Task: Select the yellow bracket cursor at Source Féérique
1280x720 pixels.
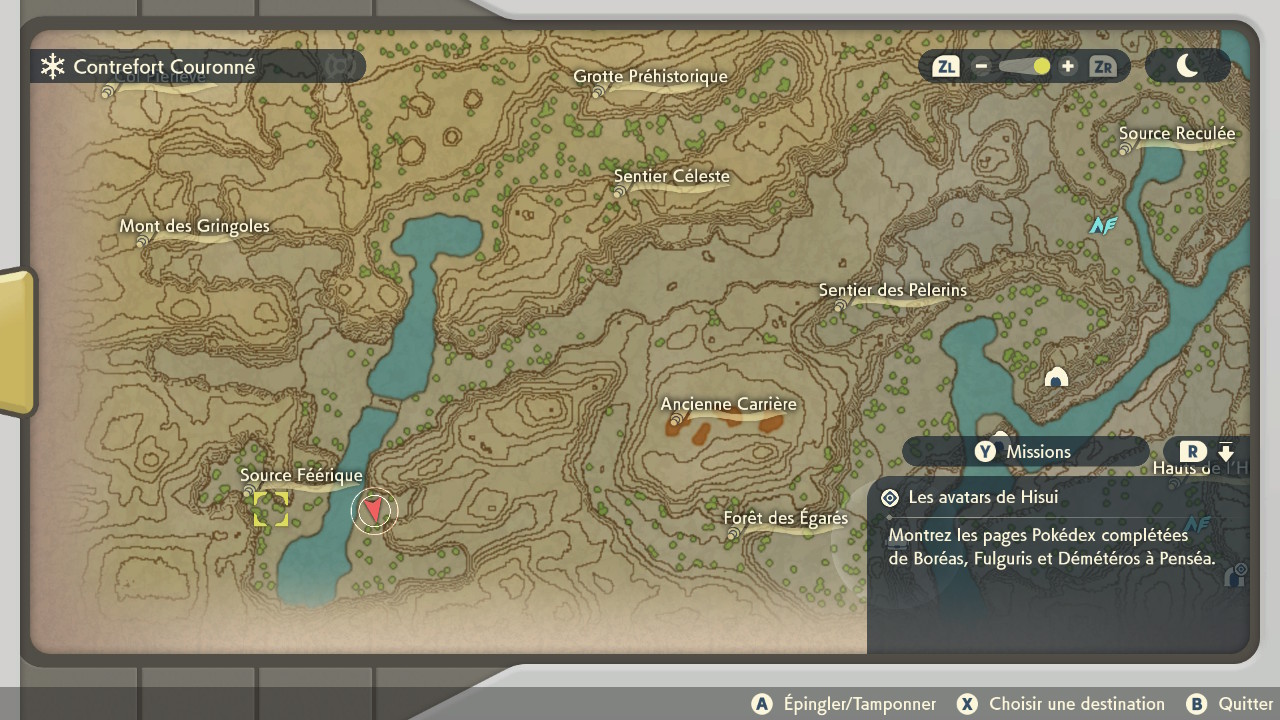Action: (x=270, y=509)
